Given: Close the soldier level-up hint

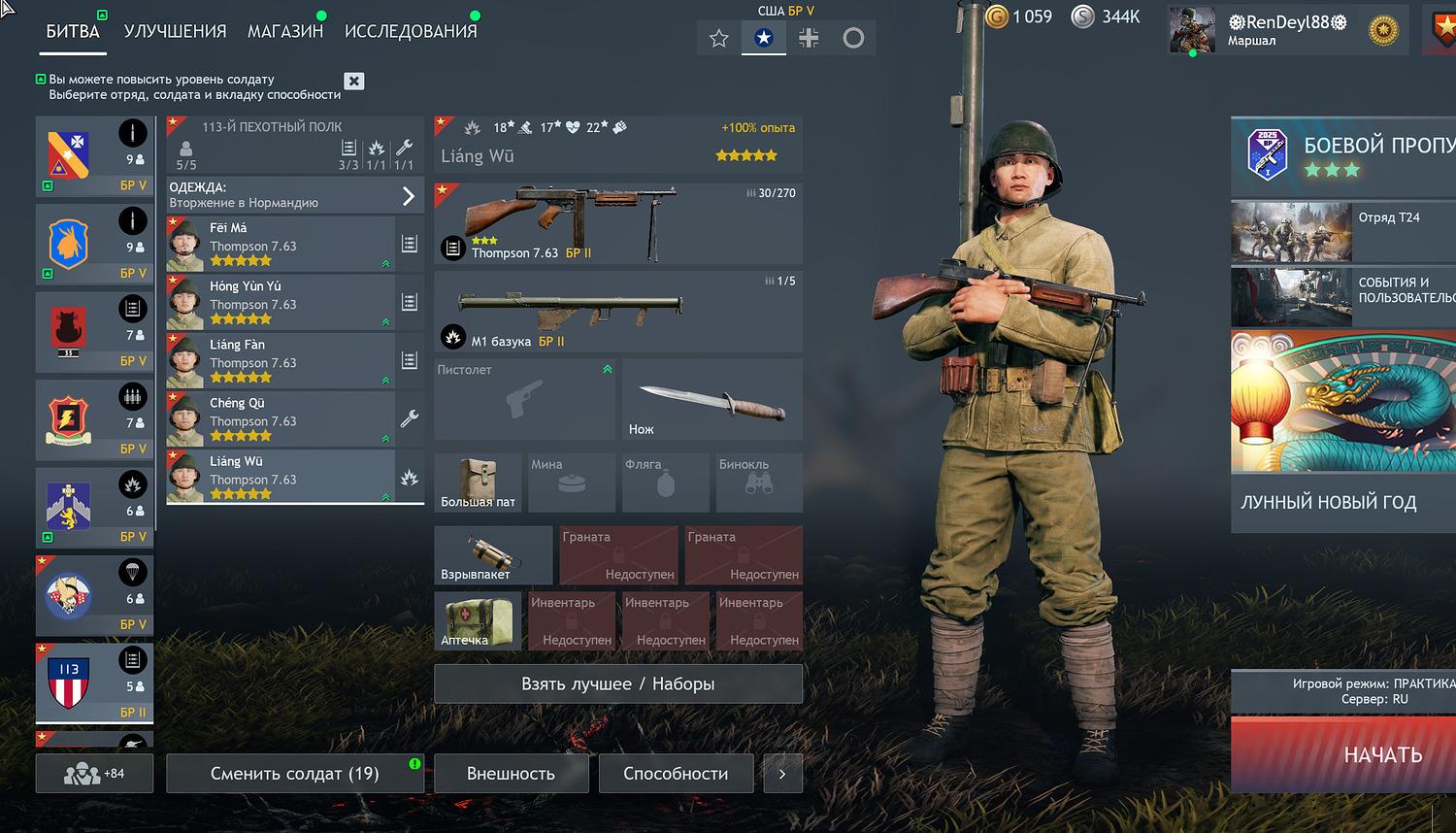Looking at the screenshot, I should click(x=354, y=82).
